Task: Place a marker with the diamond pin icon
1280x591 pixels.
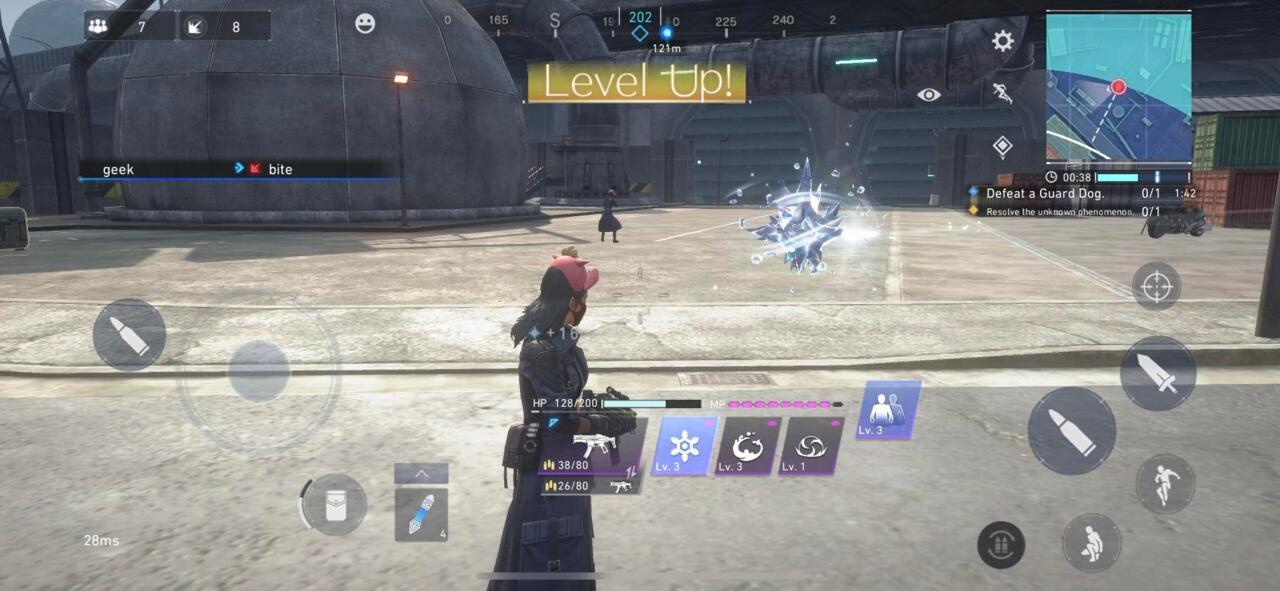Action: point(1002,147)
